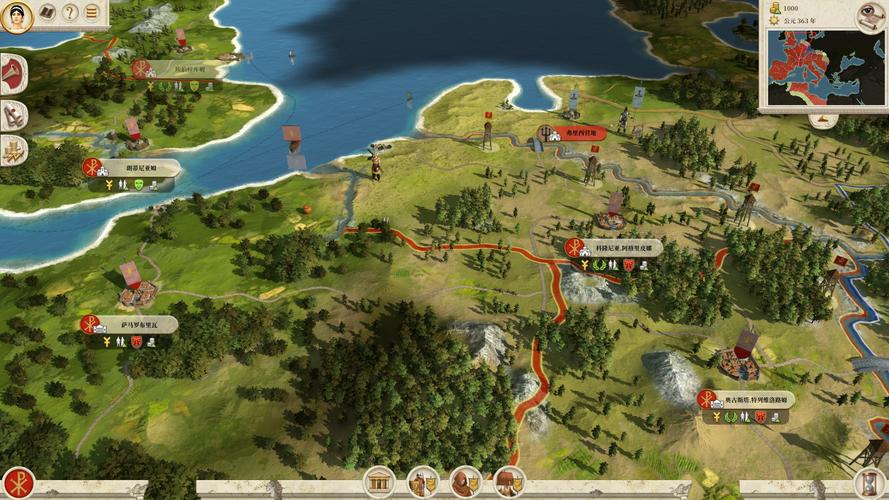
Task: Open the hooded agent list button
Action: click(x=465, y=483)
